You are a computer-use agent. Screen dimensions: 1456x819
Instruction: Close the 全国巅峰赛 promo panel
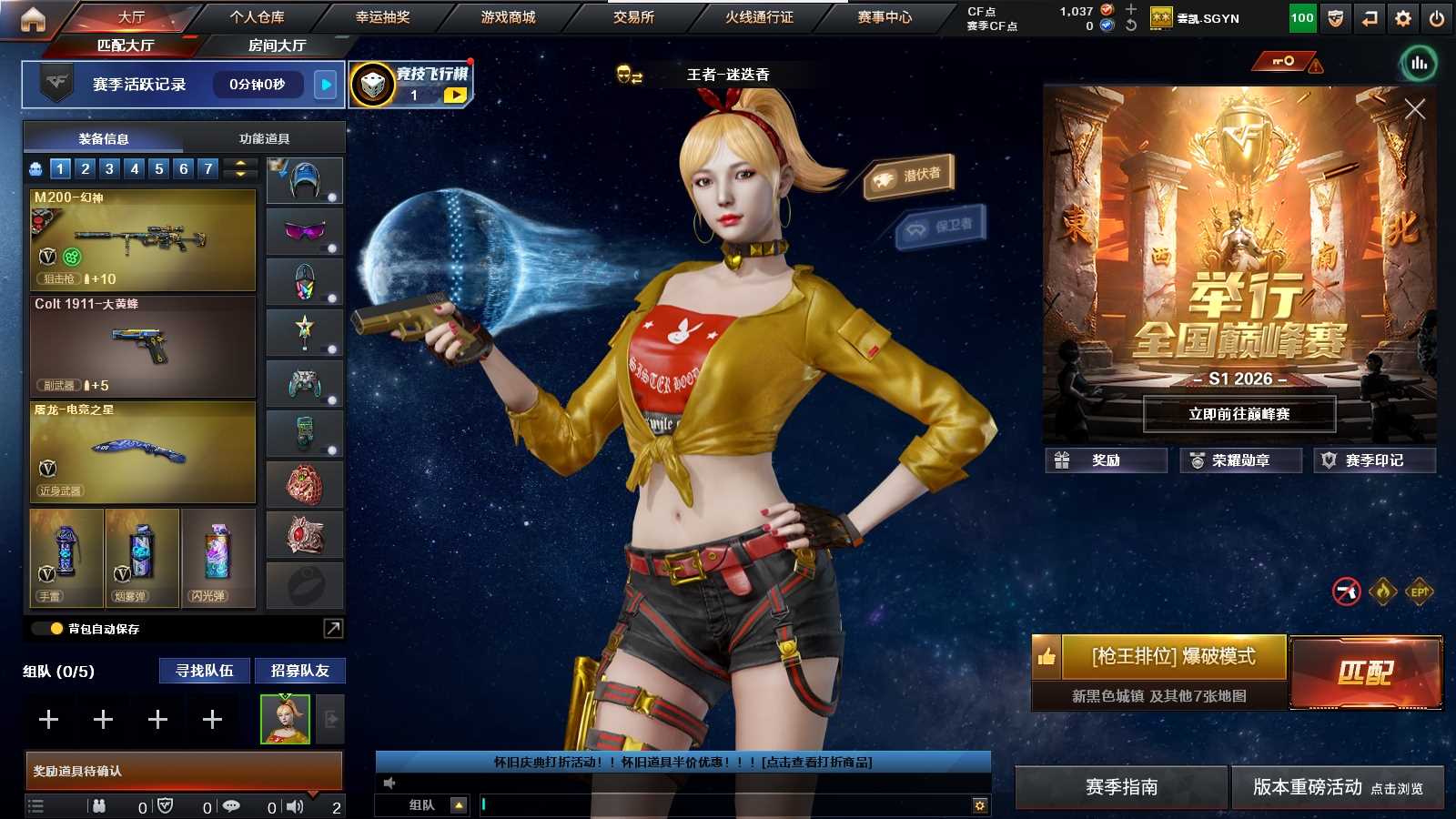[x=1415, y=109]
